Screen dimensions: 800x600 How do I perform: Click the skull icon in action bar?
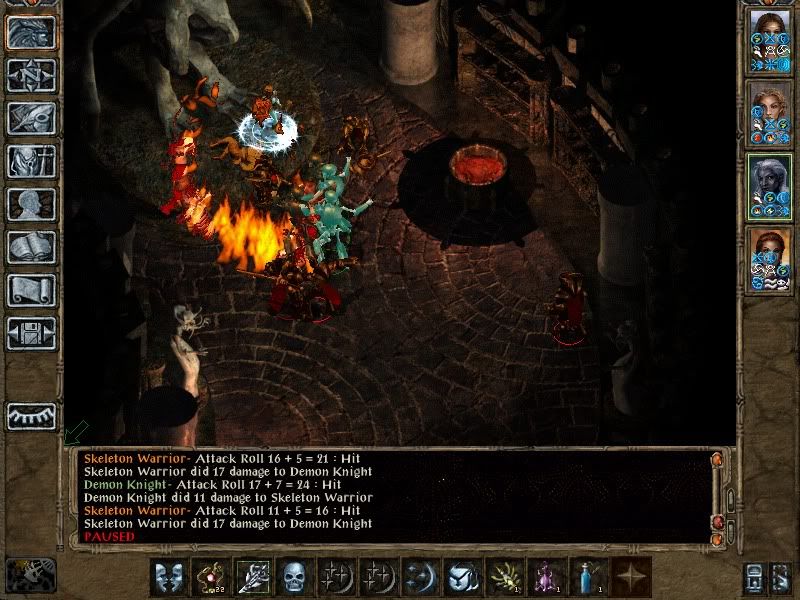tap(294, 577)
